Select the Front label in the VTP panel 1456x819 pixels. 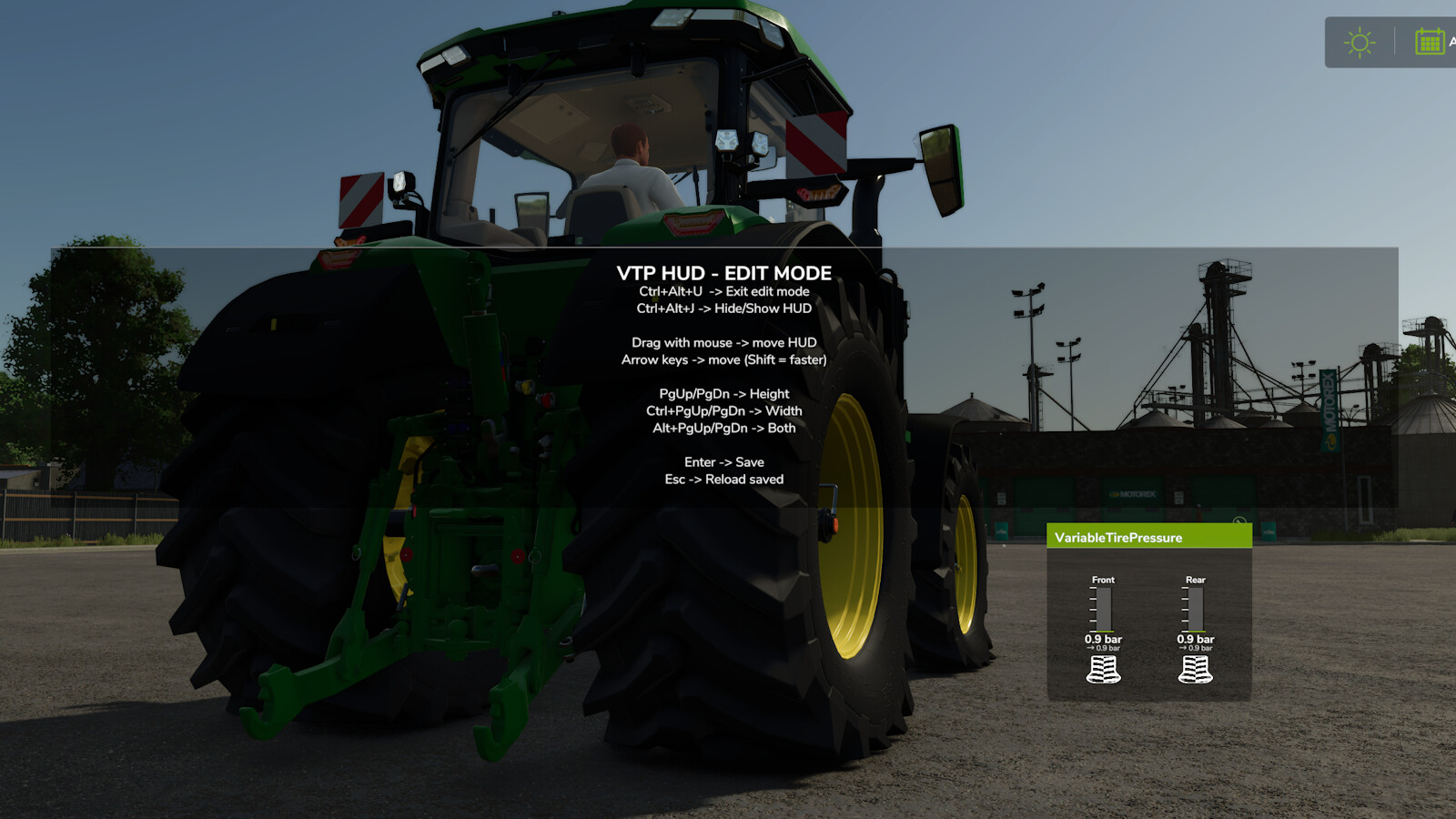[x=1103, y=579]
